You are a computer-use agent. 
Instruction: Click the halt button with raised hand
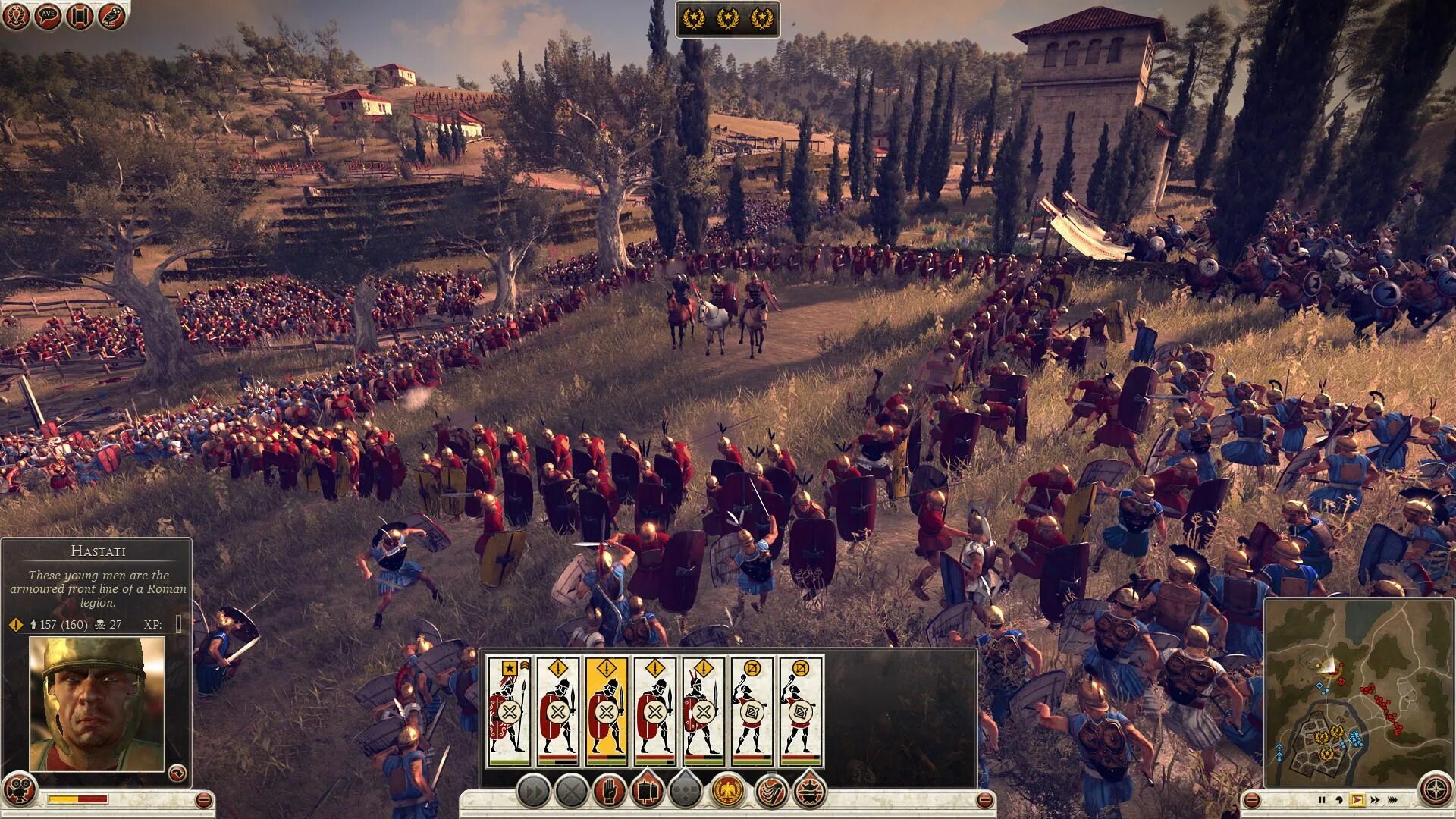609,792
